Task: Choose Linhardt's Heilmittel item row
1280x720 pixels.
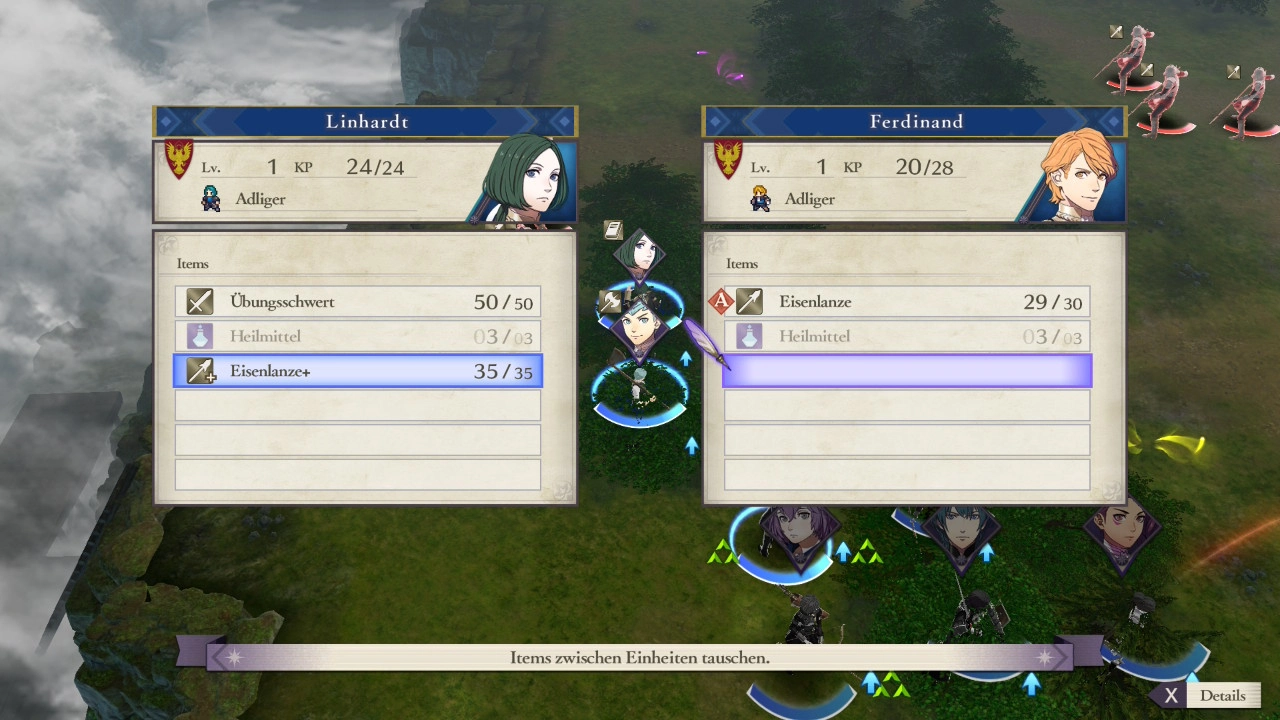Action: [358, 337]
